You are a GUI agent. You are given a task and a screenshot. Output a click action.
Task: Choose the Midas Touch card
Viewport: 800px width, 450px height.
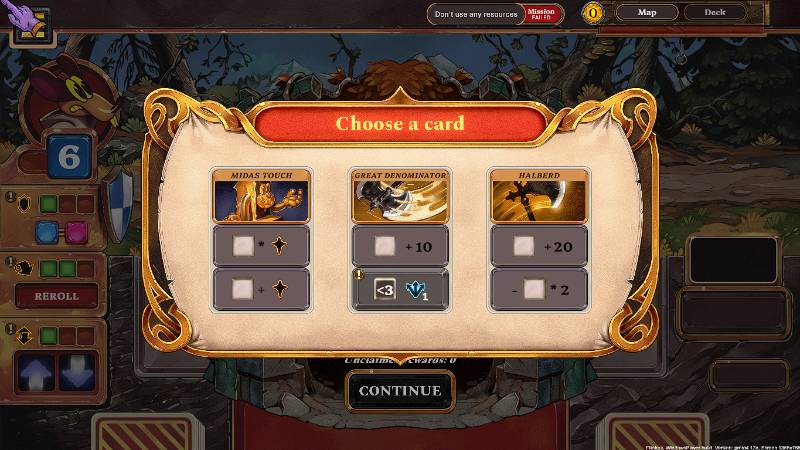(x=261, y=196)
